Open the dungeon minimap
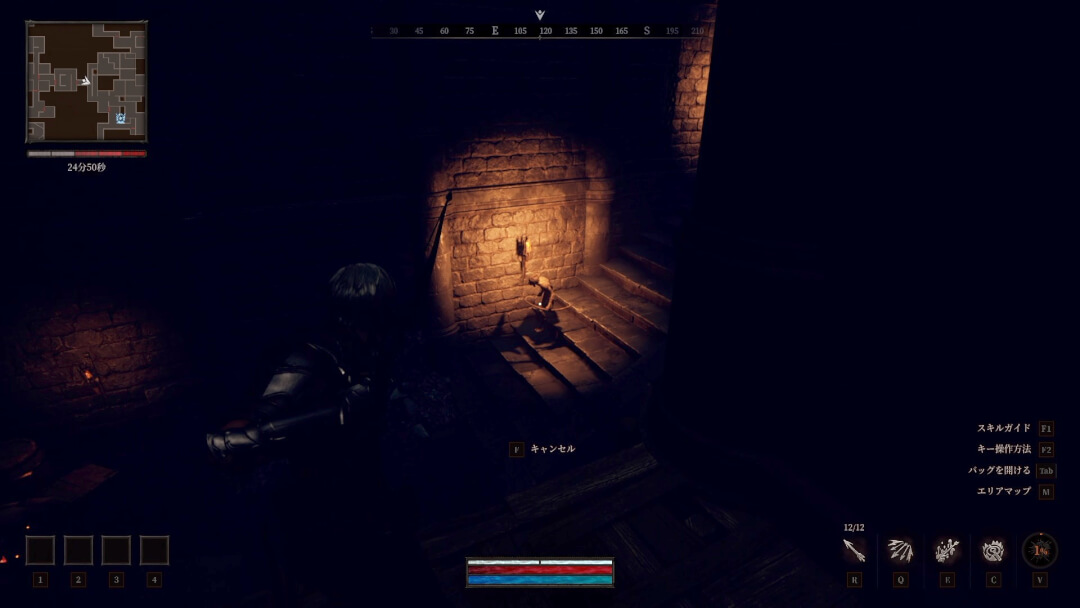The height and width of the screenshot is (608, 1080). point(86,82)
